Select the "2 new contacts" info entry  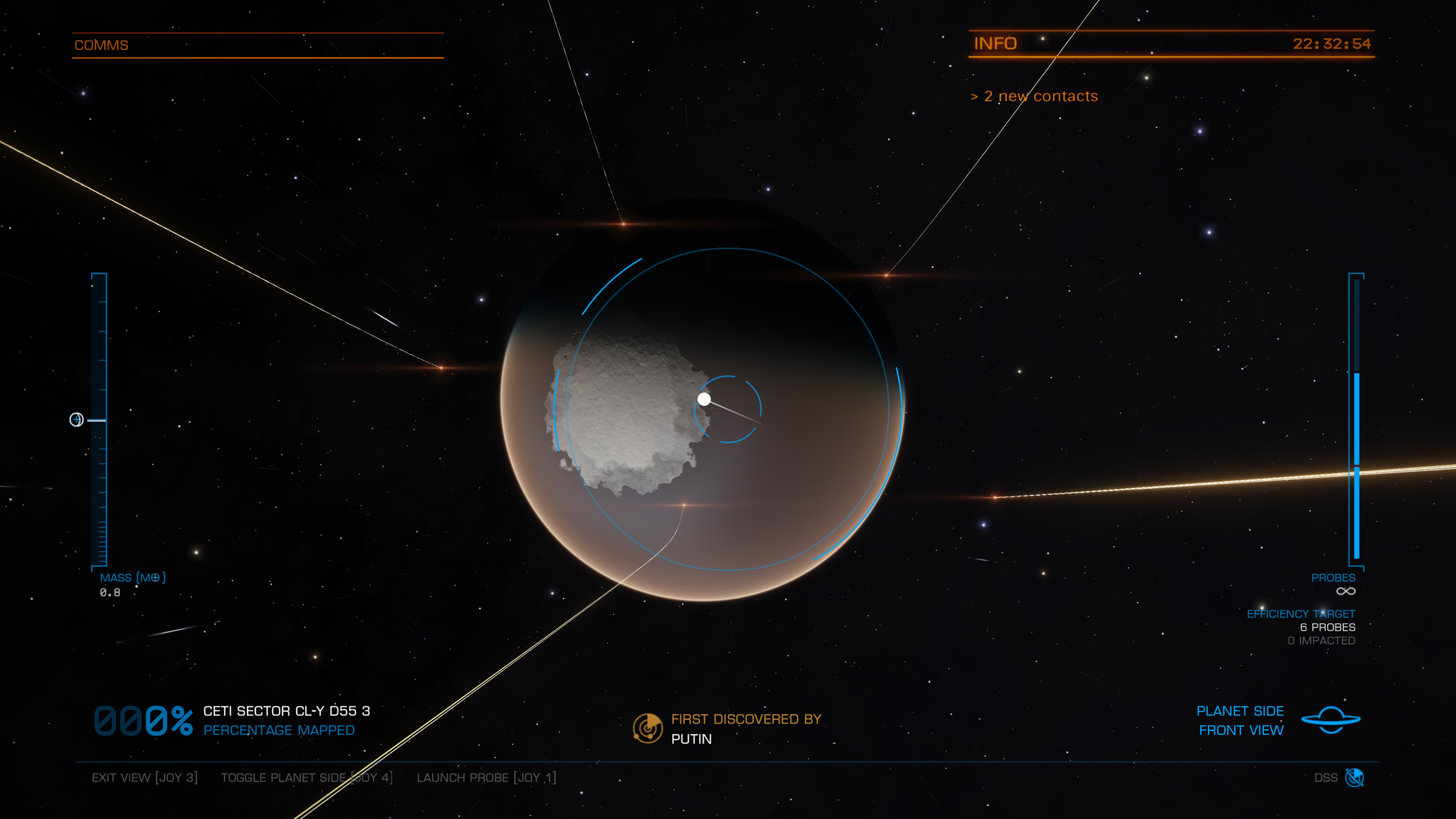click(x=1035, y=96)
